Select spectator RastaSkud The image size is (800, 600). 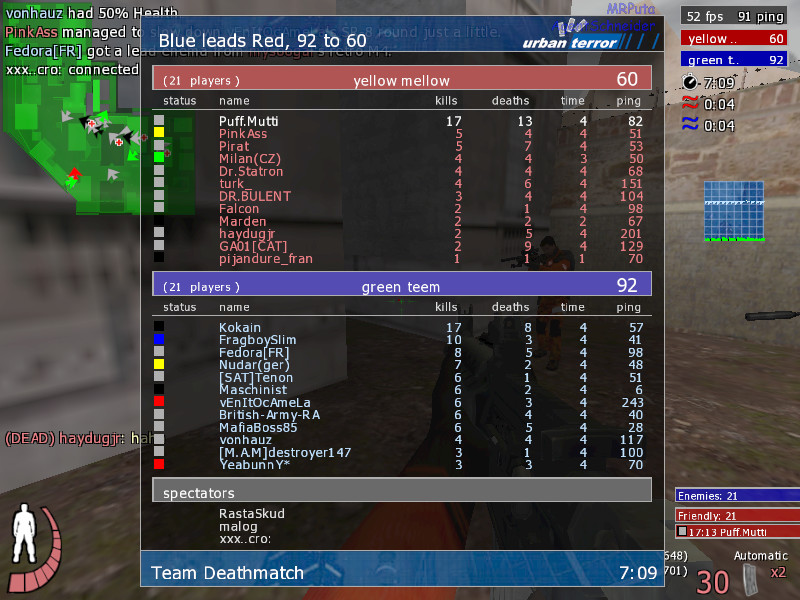click(x=252, y=514)
